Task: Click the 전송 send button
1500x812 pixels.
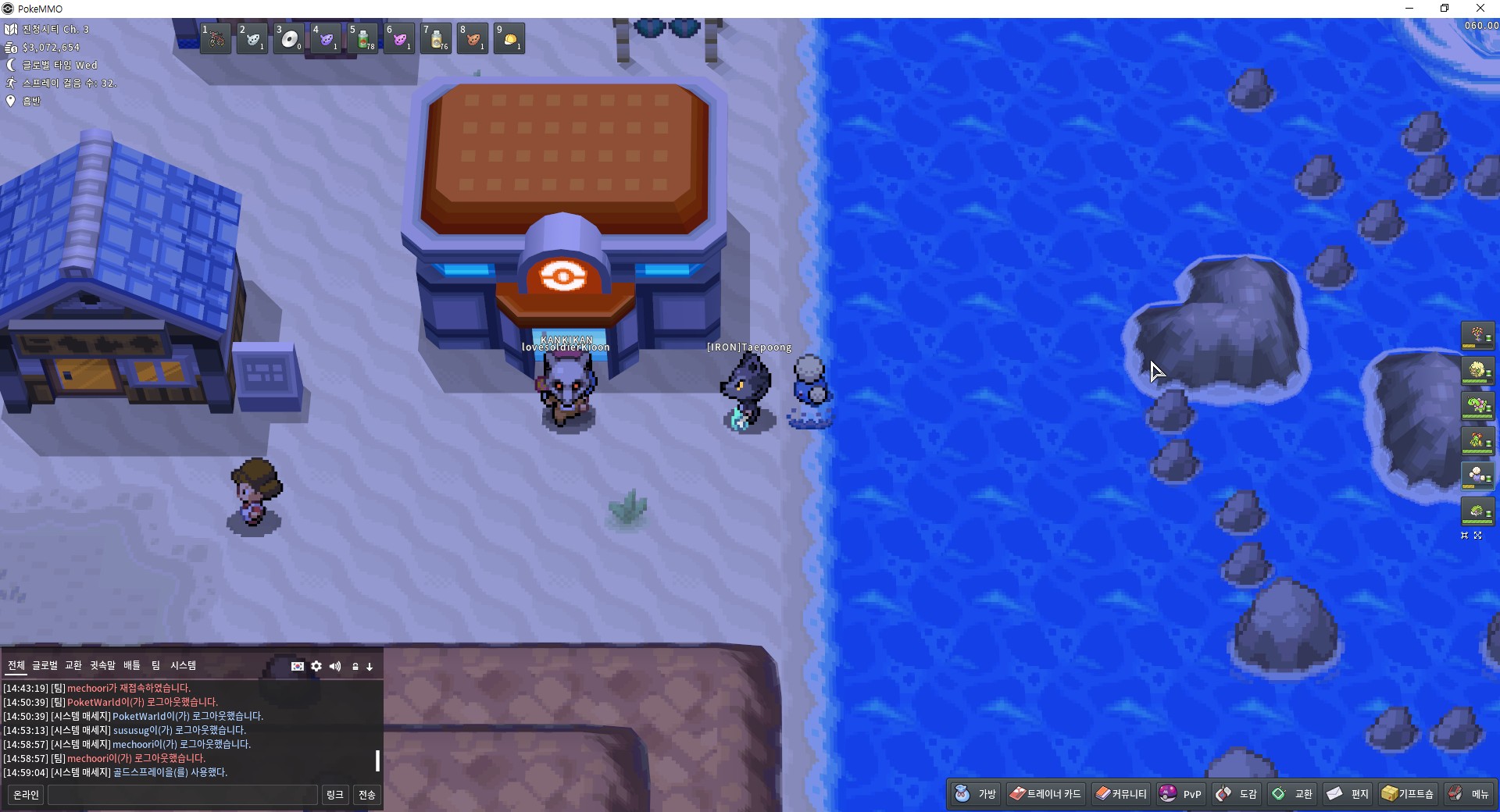Action: (x=366, y=795)
